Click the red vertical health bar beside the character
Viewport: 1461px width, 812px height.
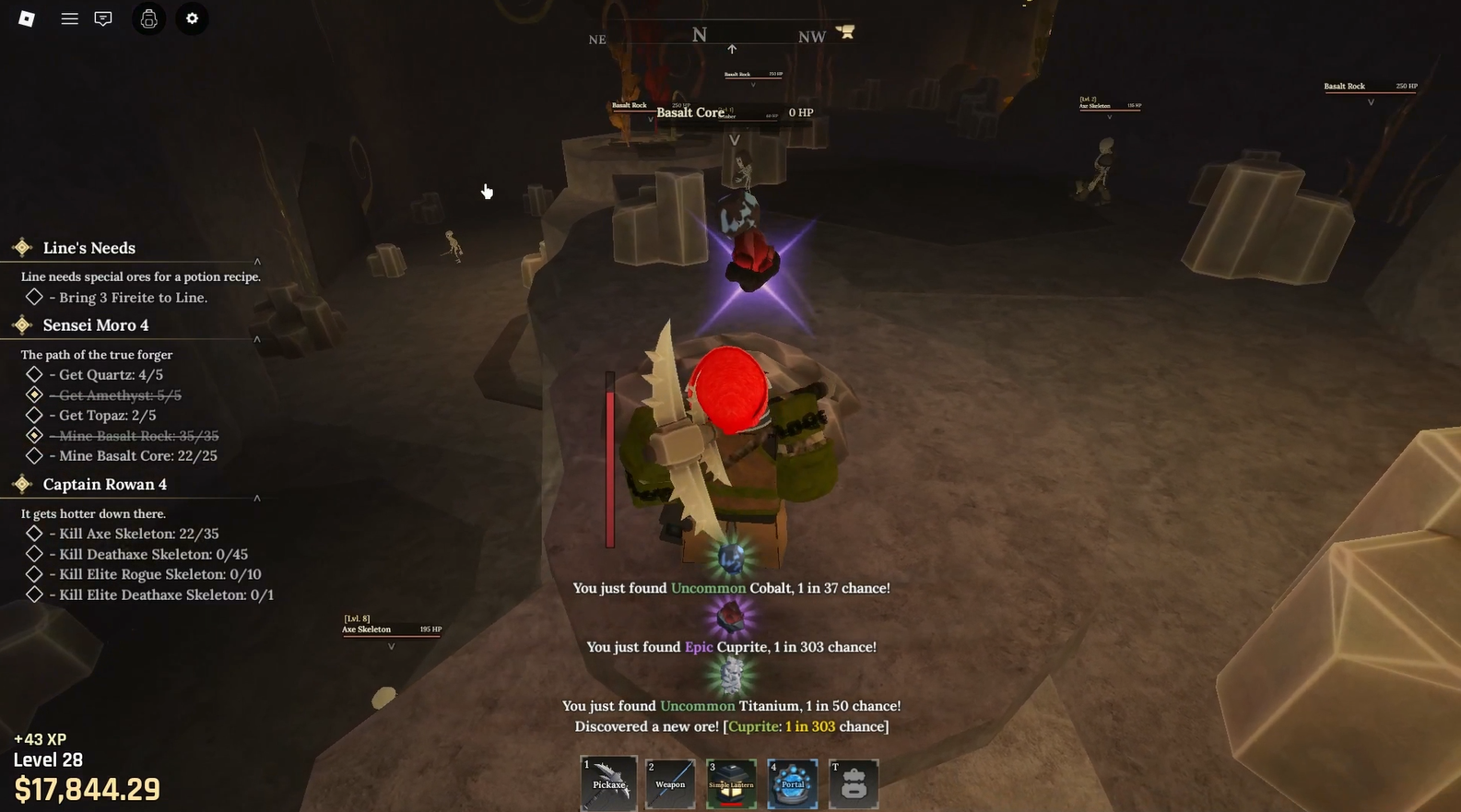pyautogui.click(x=609, y=458)
